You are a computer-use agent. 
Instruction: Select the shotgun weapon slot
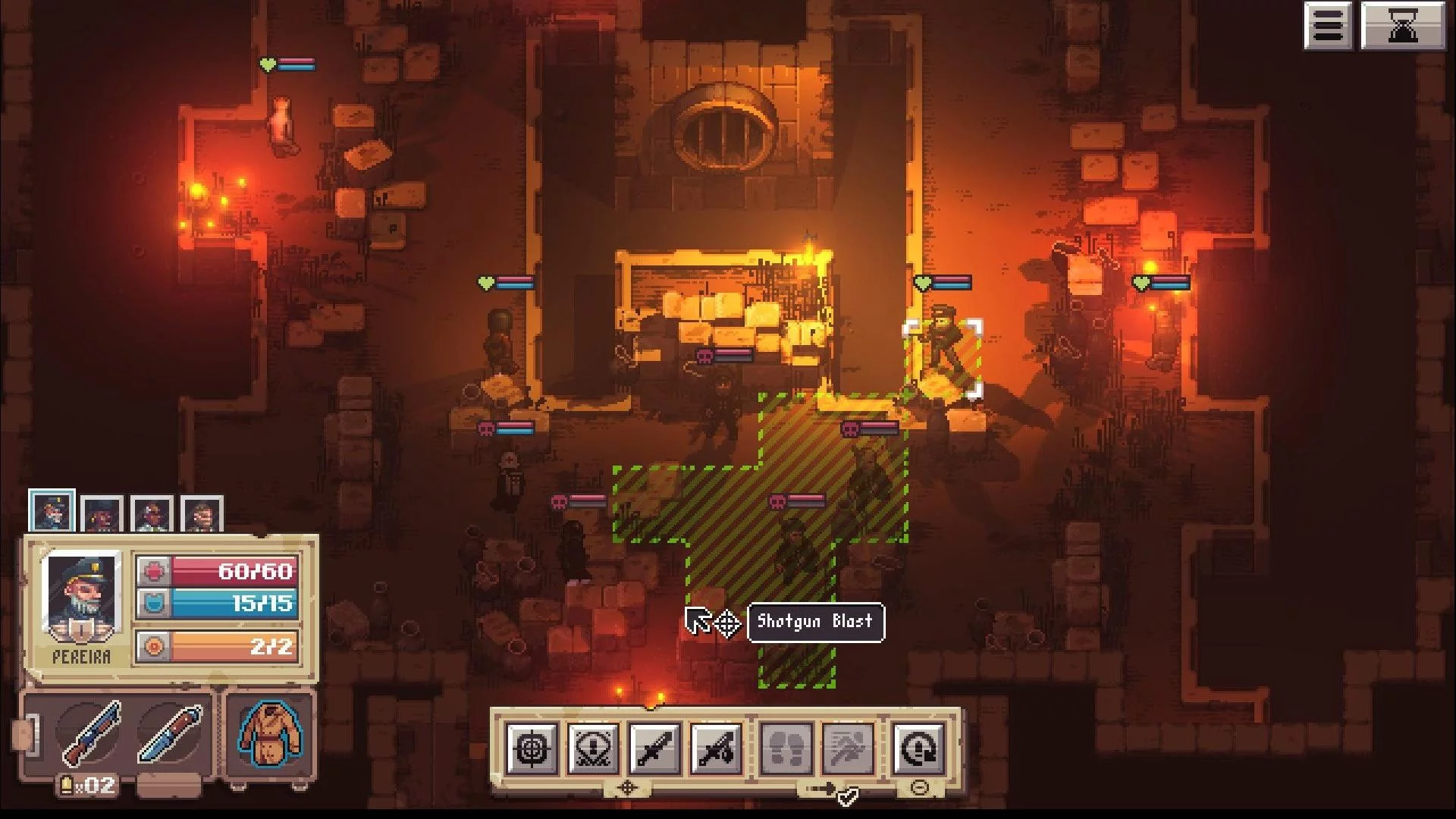coord(91,733)
